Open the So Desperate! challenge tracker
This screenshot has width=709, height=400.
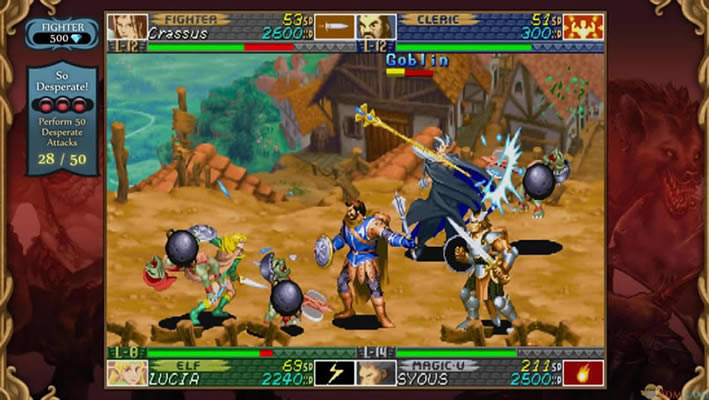coord(62,118)
